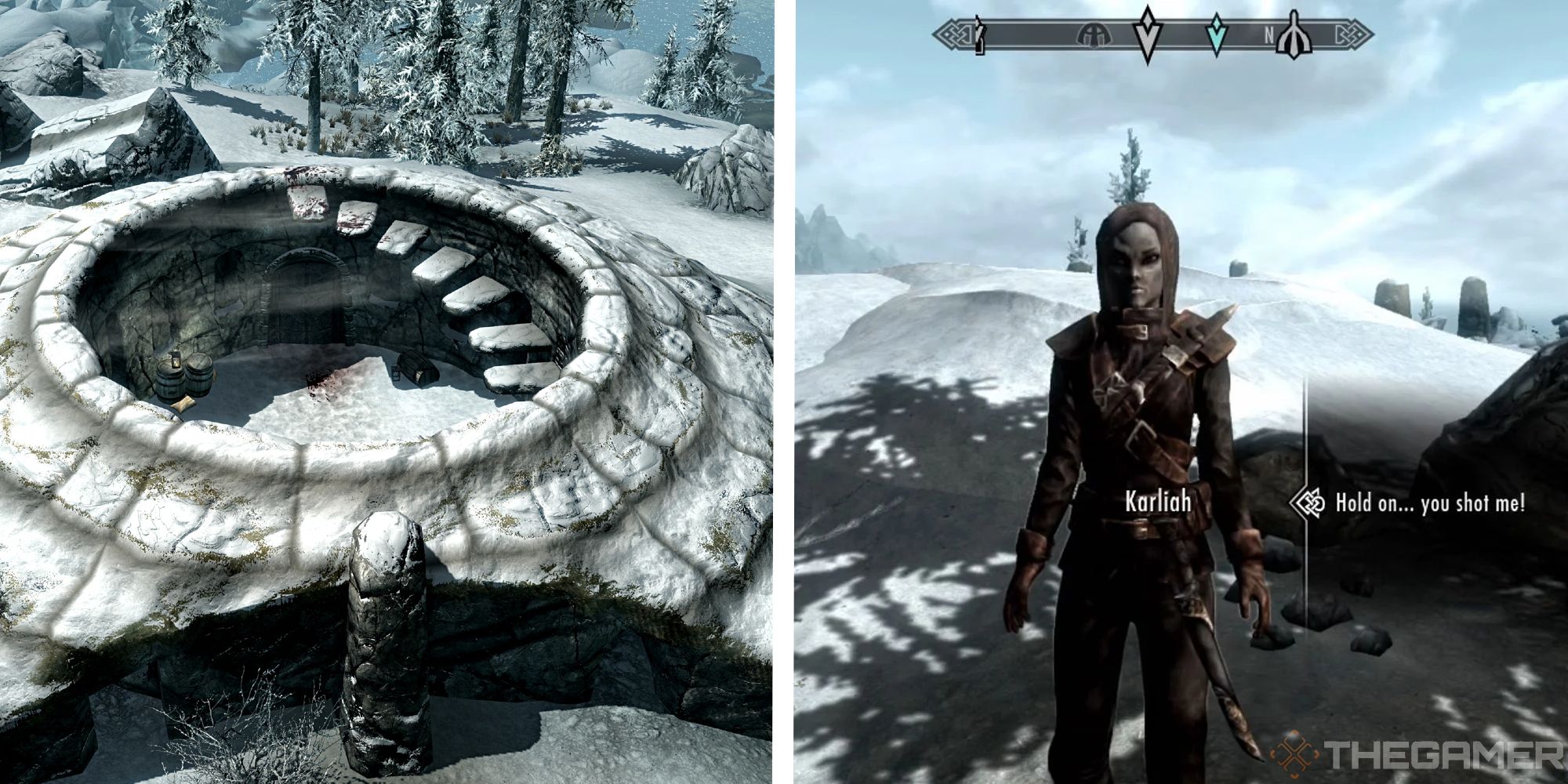Select the teal marker as a compass progress indicator
Image resolution: width=1568 pixels, height=784 pixels.
[1217, 33]
